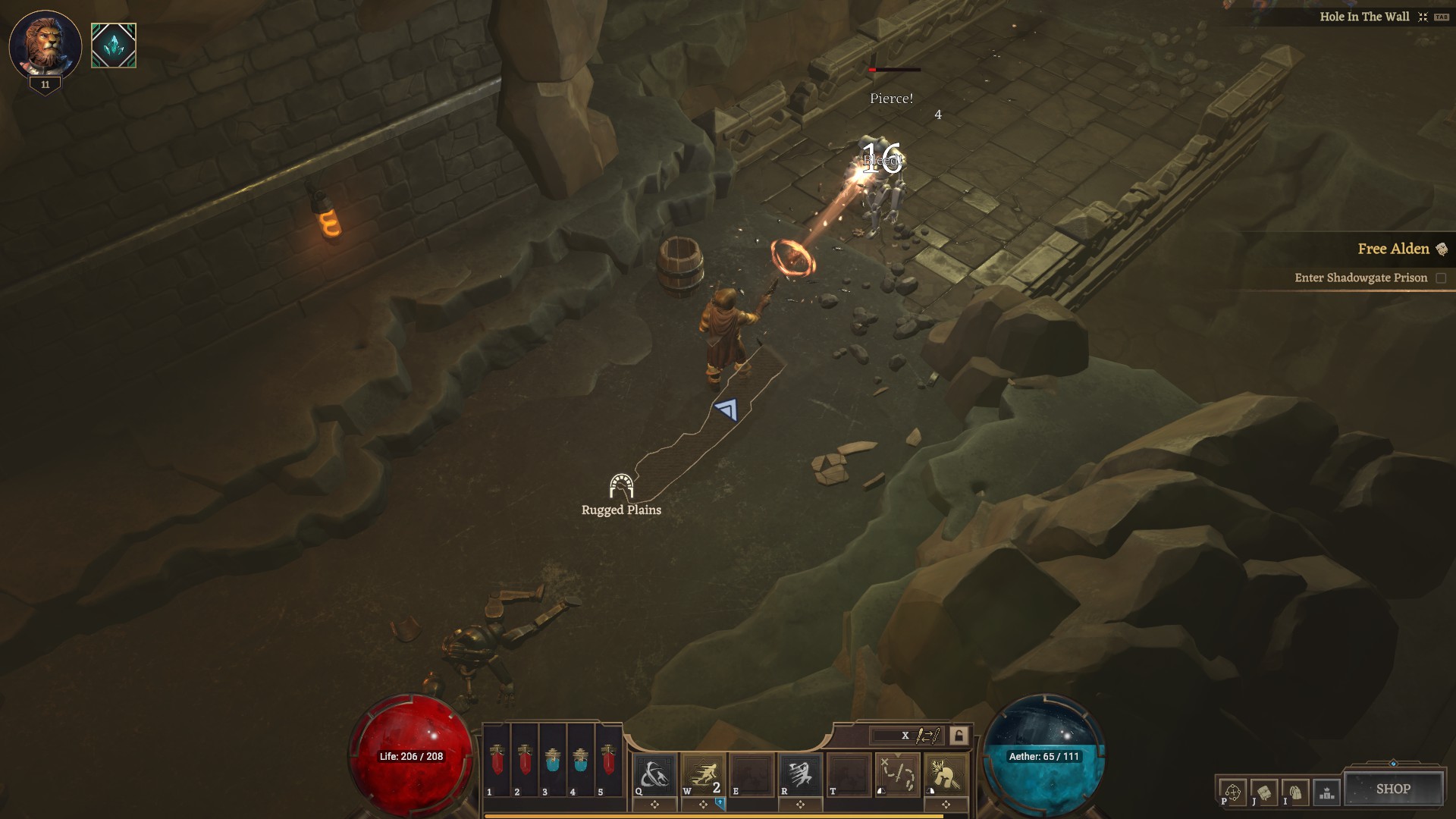Screen dimensions: 1456x819
Task: Use the blue potion in slot 3
Action: click(552, 761)
